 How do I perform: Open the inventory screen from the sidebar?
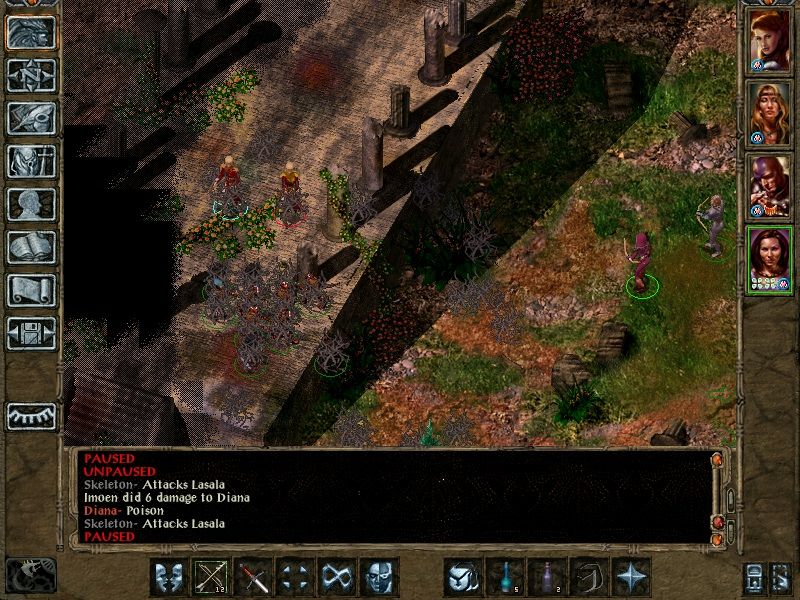31,162
